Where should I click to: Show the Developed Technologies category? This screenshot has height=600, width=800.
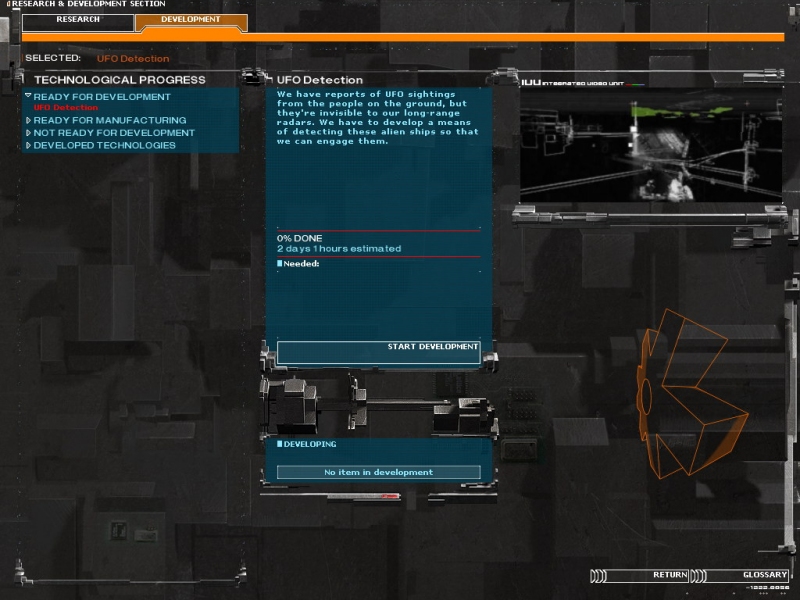click(104, 145)
